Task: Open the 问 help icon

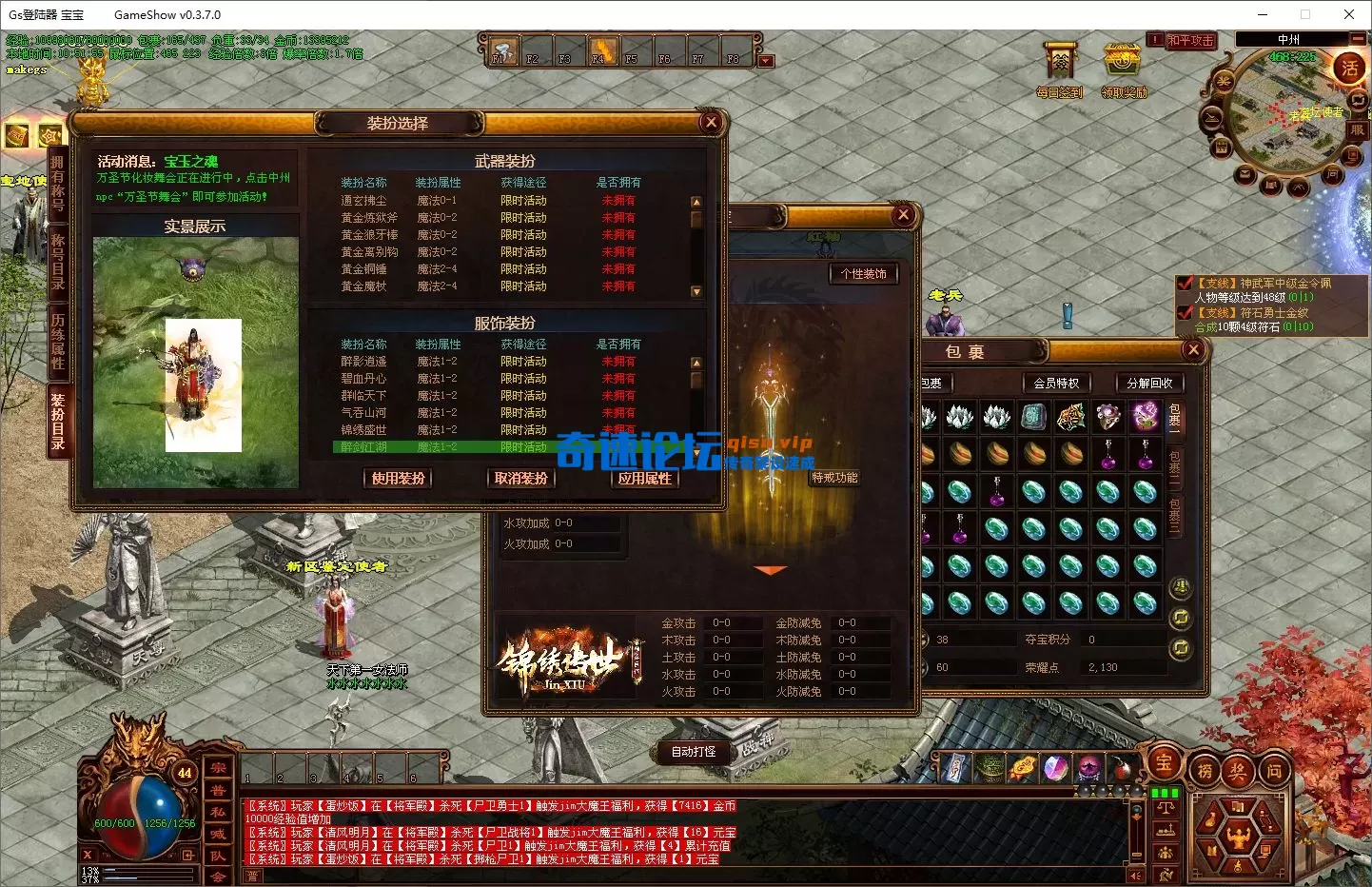Action: click(x=1273, y=771)
